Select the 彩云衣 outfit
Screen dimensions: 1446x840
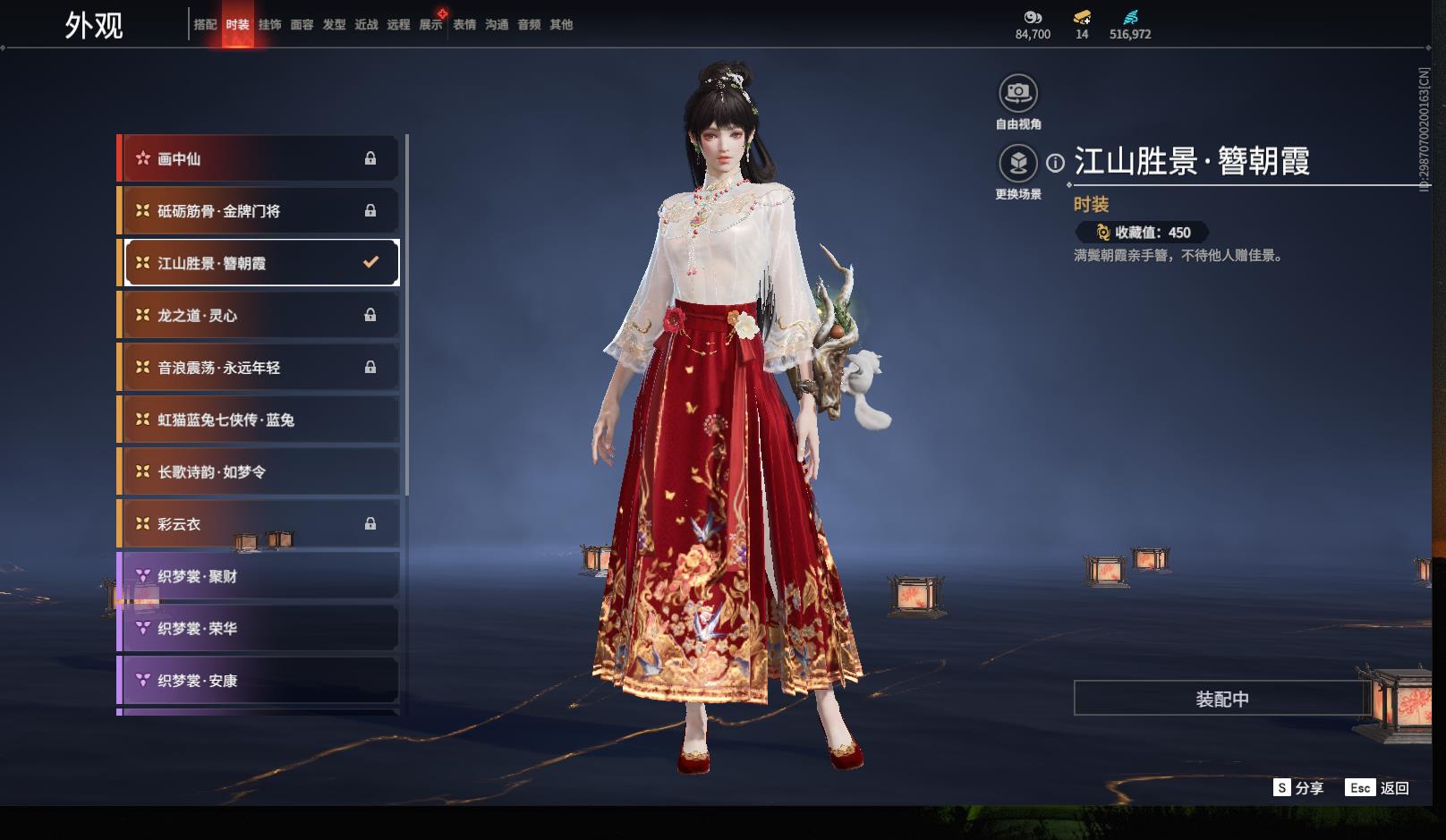259,524
